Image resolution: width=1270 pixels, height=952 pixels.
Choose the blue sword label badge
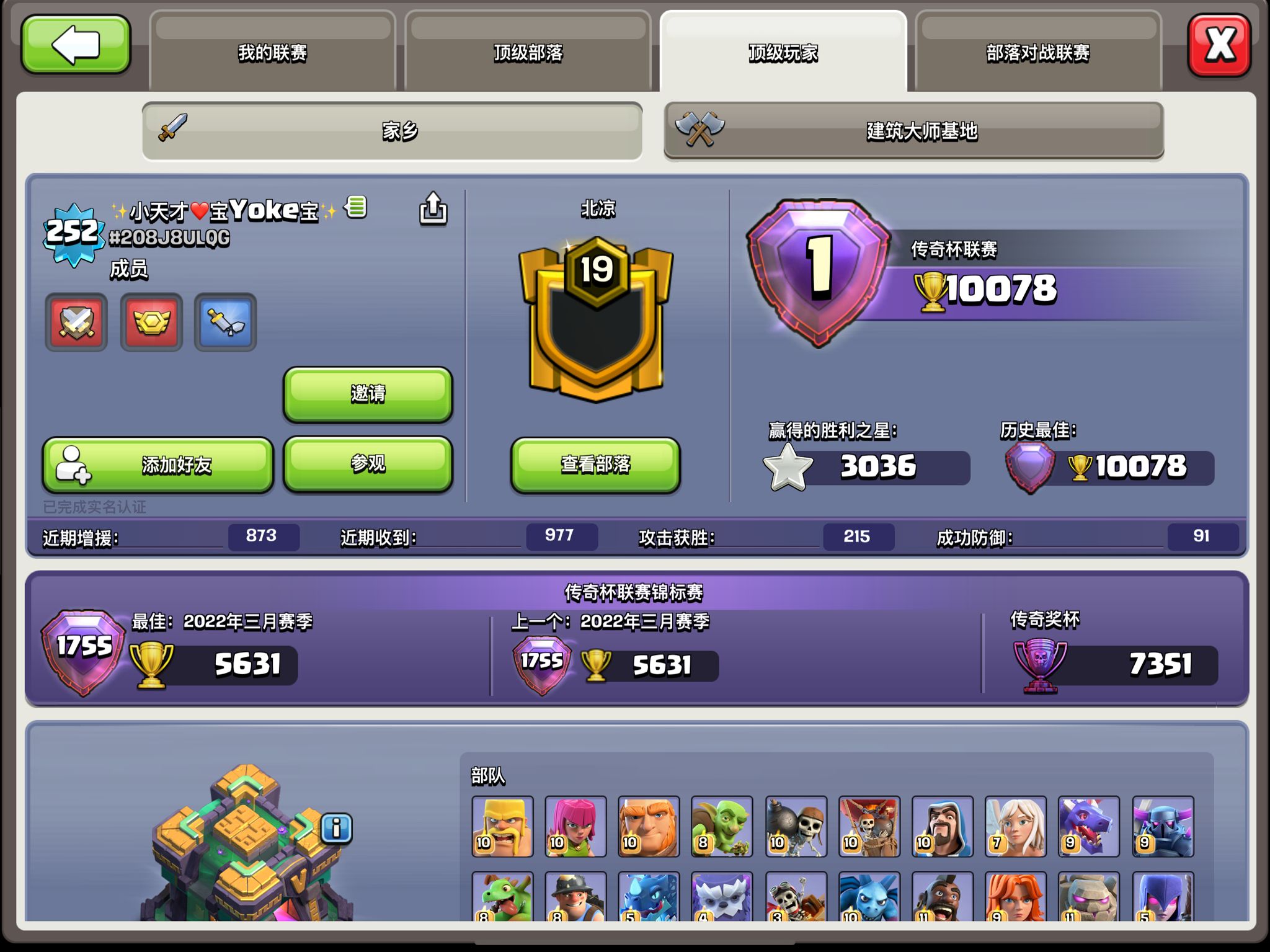(x=226, y=323)
